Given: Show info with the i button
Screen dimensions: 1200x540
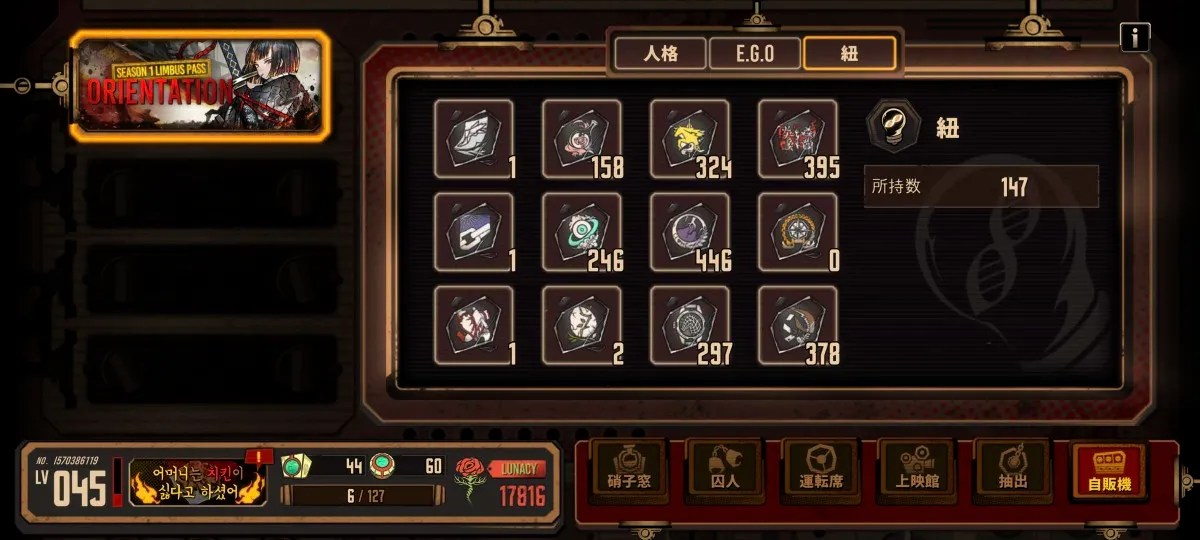Looking at the screenshot, I should tap(1134, 38).
